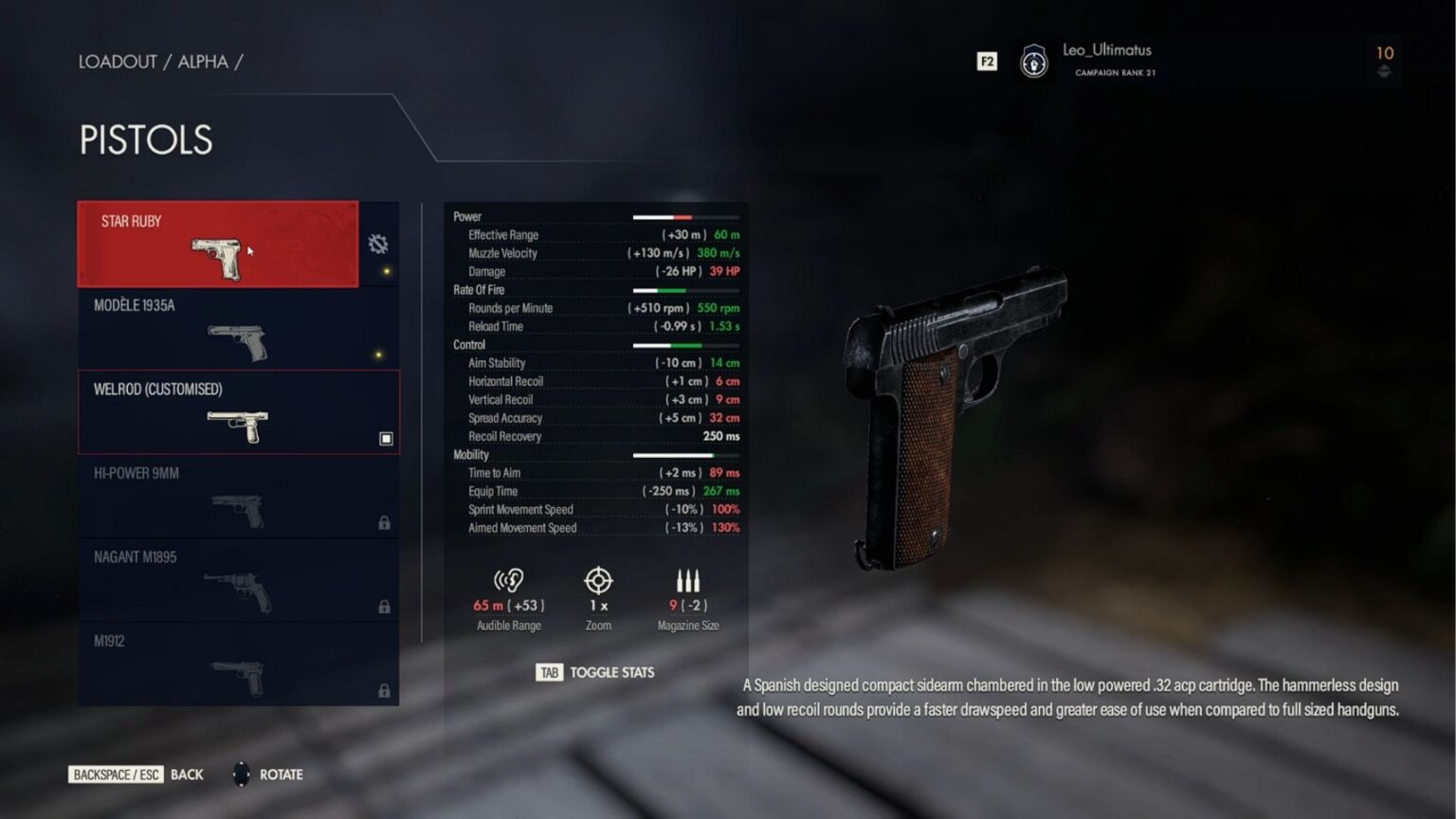Screen dimensions: 1456x819
Task: Click the token icon below the number 10
Action: click(1384, 69)
